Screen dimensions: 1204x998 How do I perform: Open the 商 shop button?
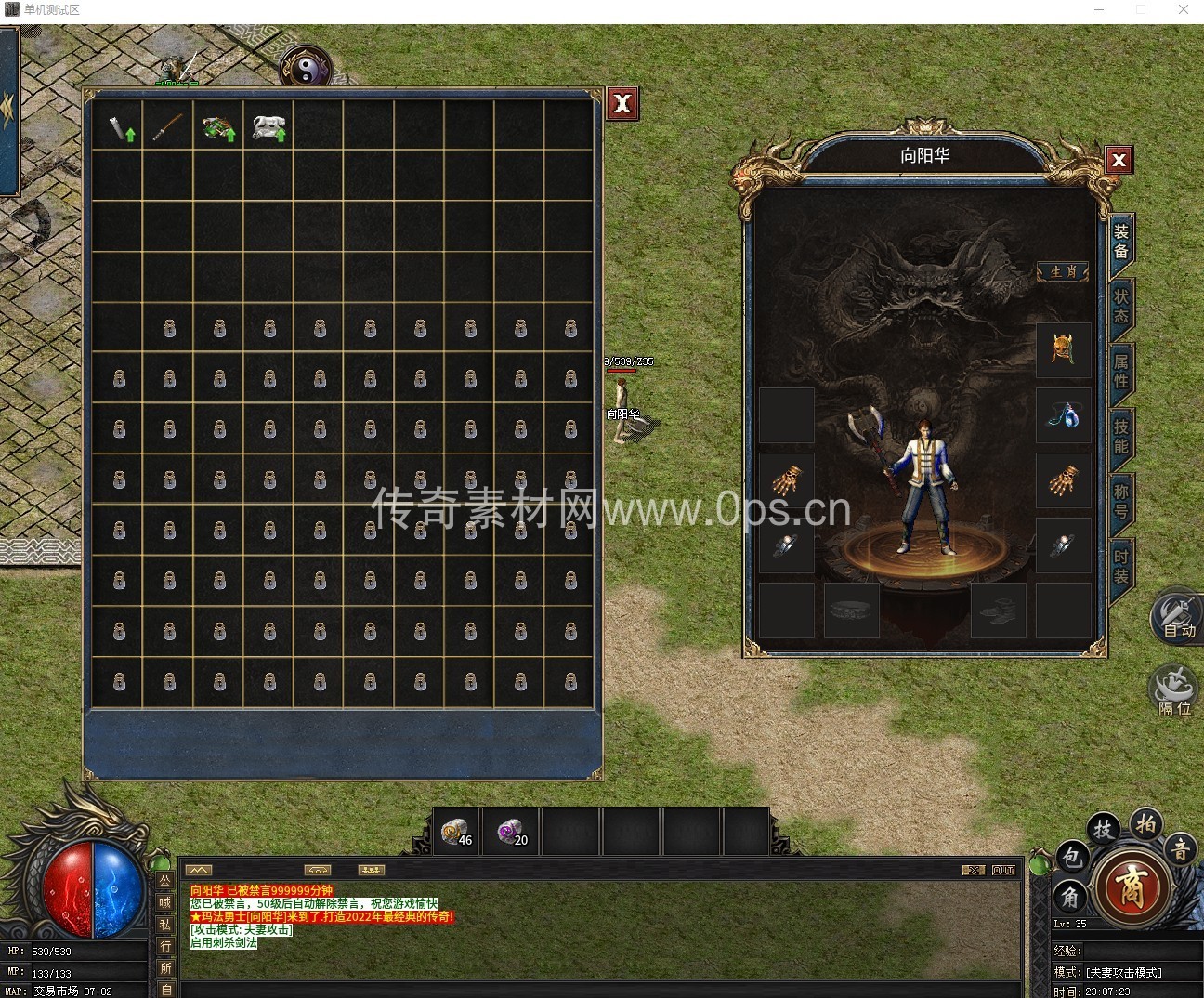pos(1130,885)
